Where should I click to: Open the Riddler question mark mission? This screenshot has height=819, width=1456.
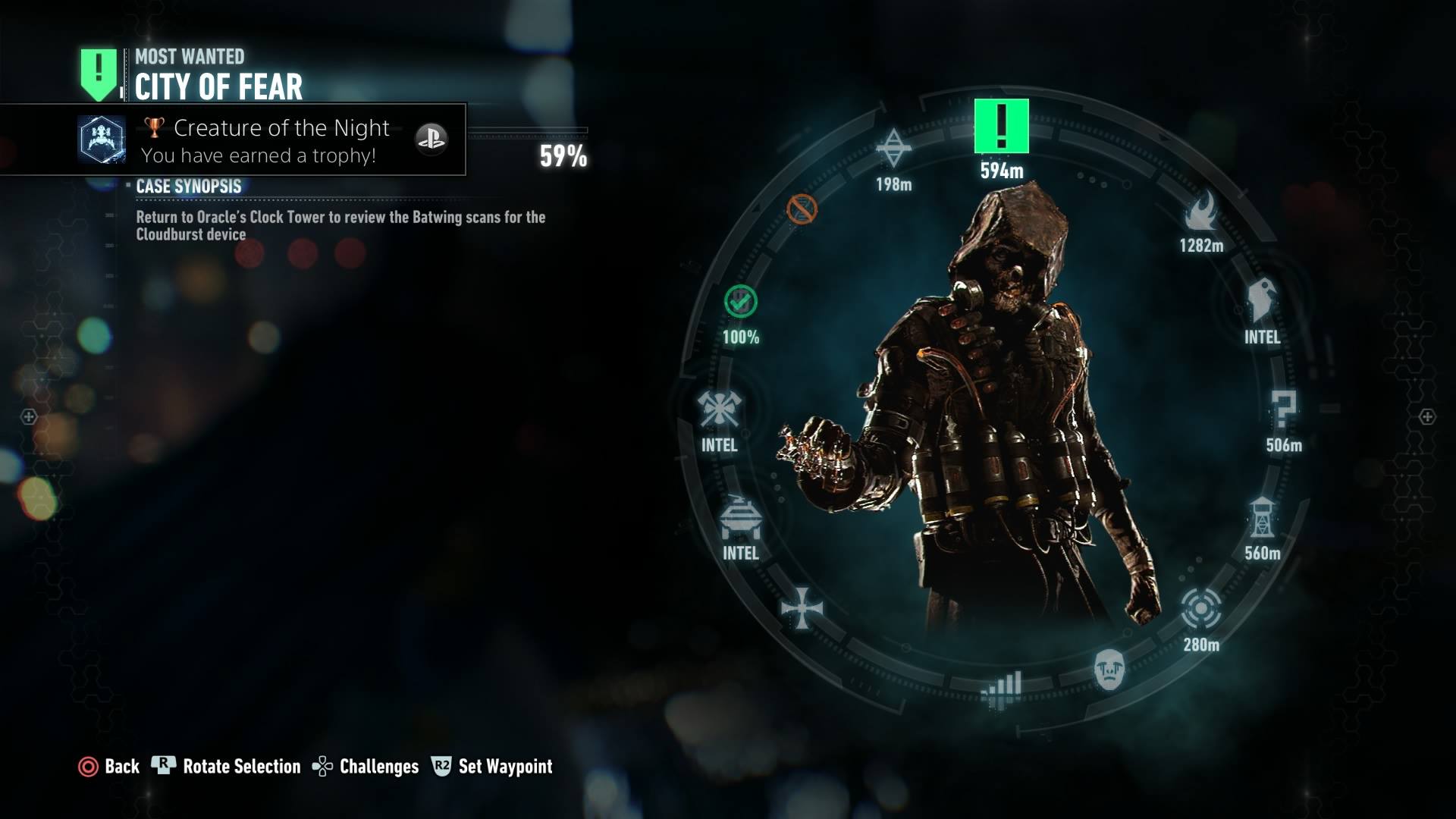tap(1283, 410)
